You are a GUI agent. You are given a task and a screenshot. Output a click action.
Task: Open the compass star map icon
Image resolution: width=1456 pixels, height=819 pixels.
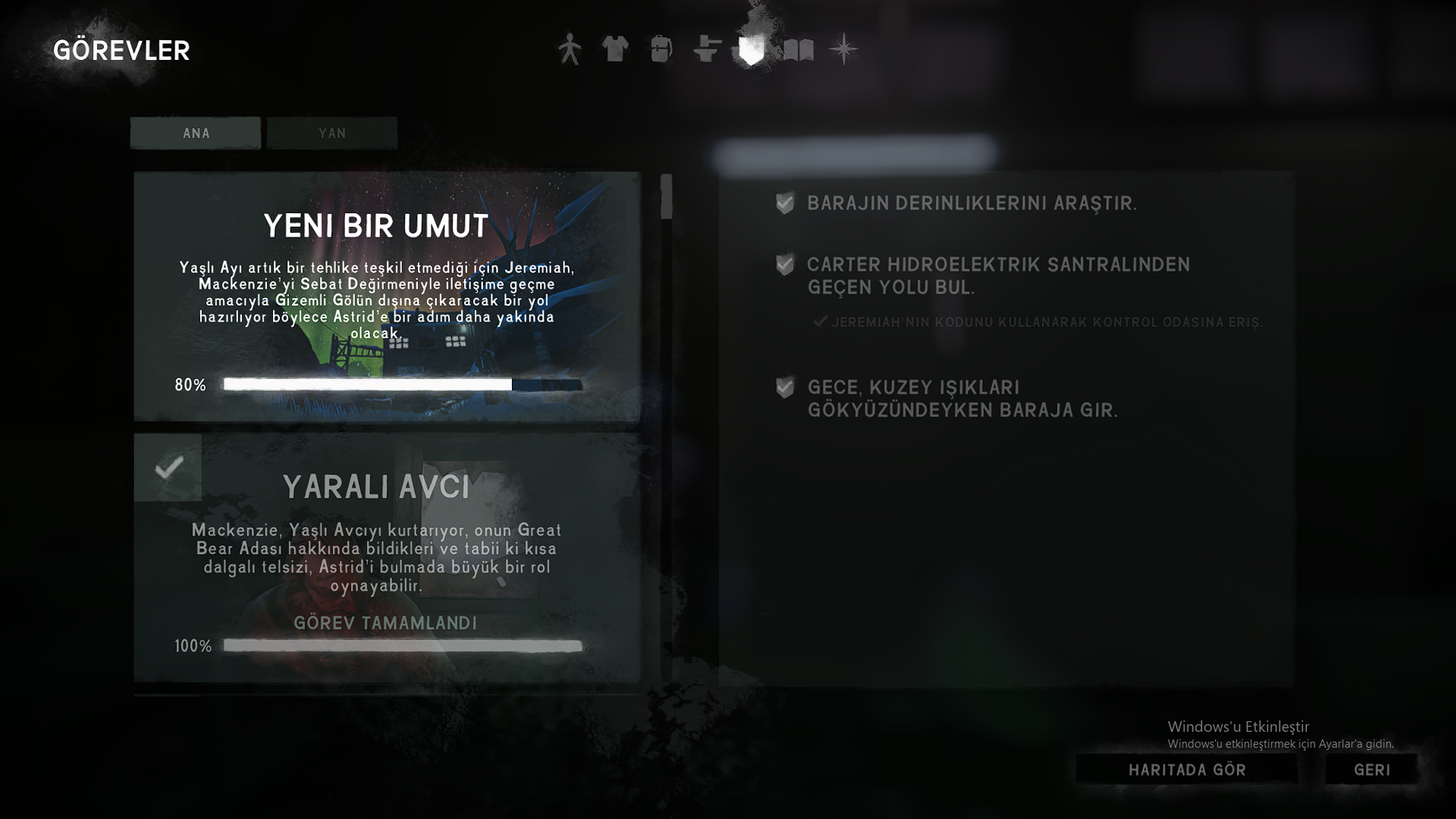click(x=843, y=49)
